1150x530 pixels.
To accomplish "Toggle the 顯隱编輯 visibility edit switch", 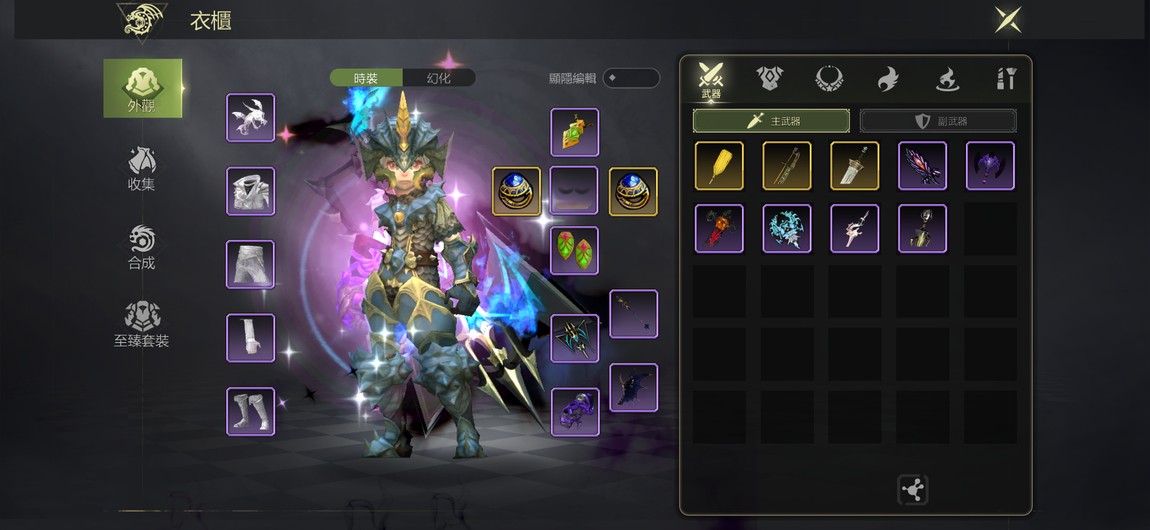I will tap(630, 78).
